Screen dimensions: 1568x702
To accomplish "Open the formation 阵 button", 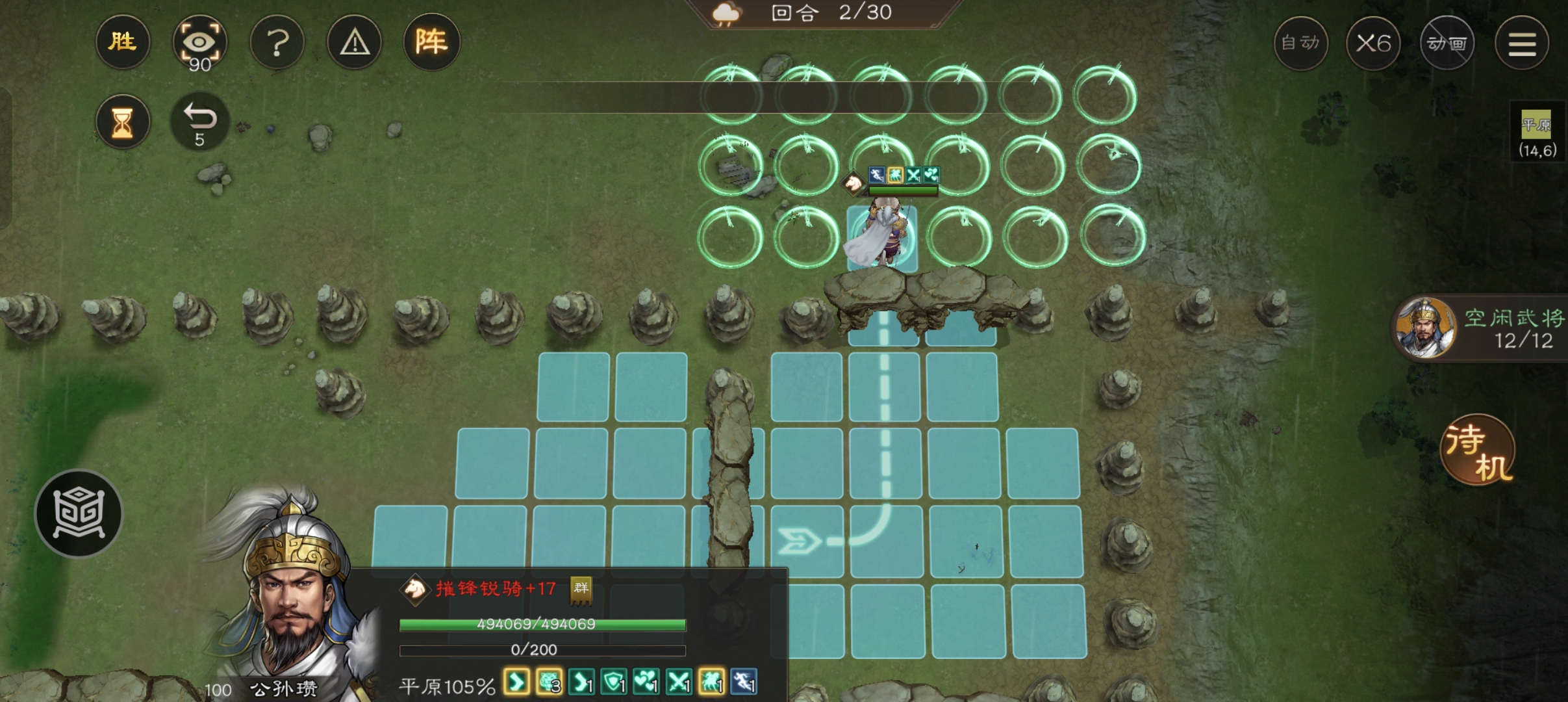I will (x=431, y=43).
